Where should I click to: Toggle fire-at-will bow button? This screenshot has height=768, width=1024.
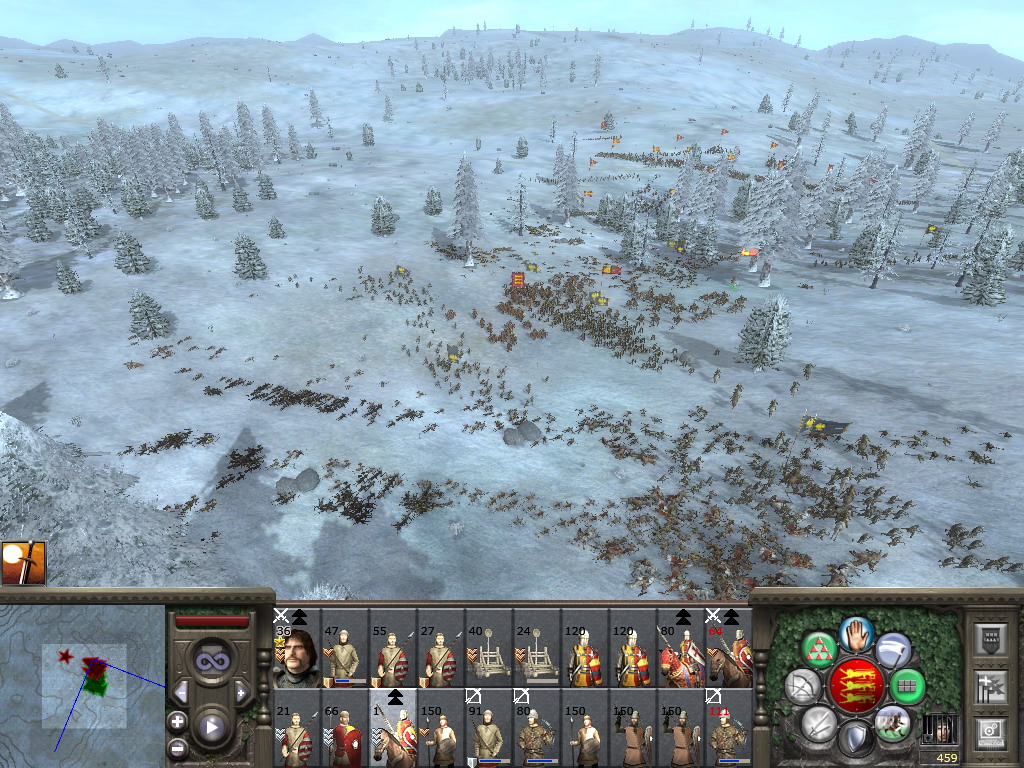[803, 686]
